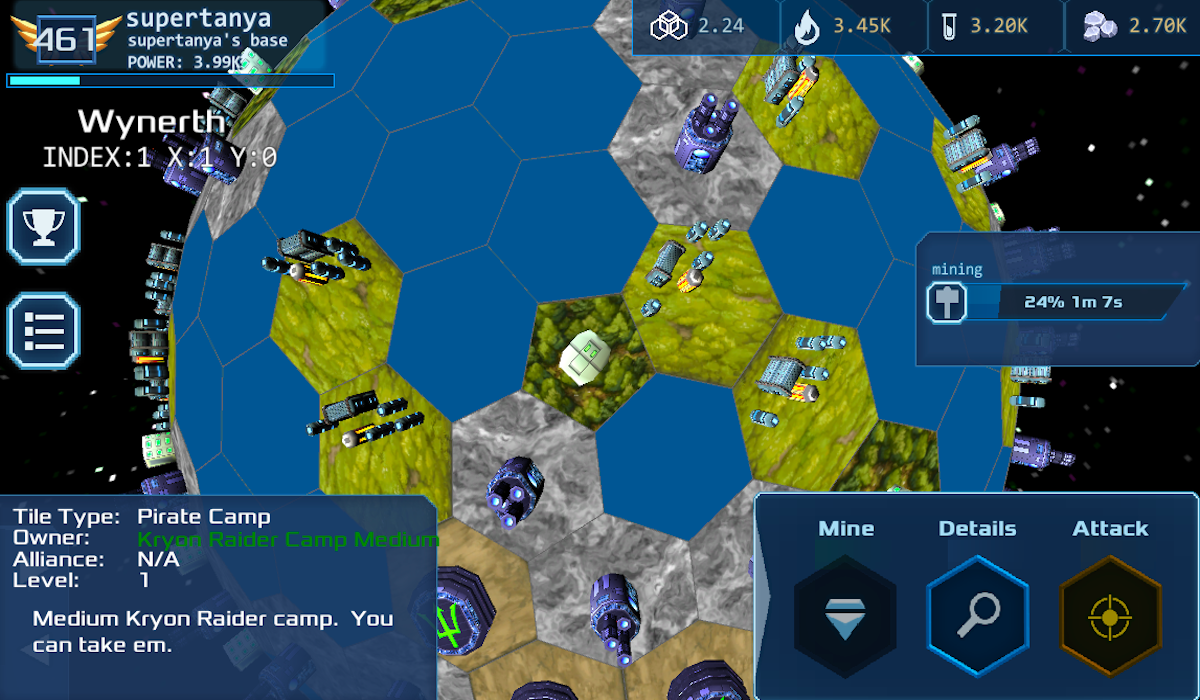The image size is (1200, 700).
Task: Open the mining progress task panel
Action: (x=1058, y=301)
